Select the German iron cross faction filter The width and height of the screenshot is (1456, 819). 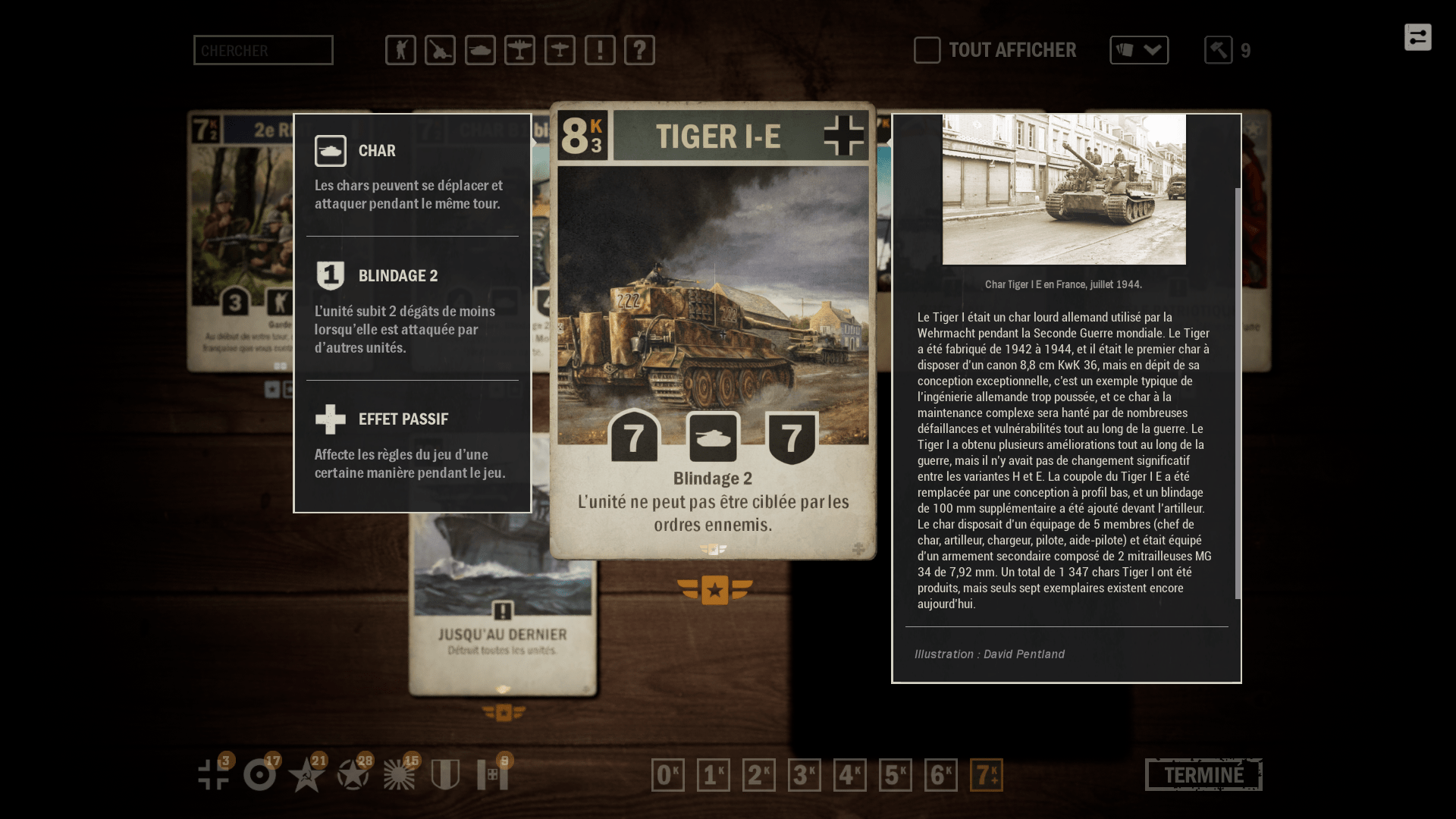214,775
